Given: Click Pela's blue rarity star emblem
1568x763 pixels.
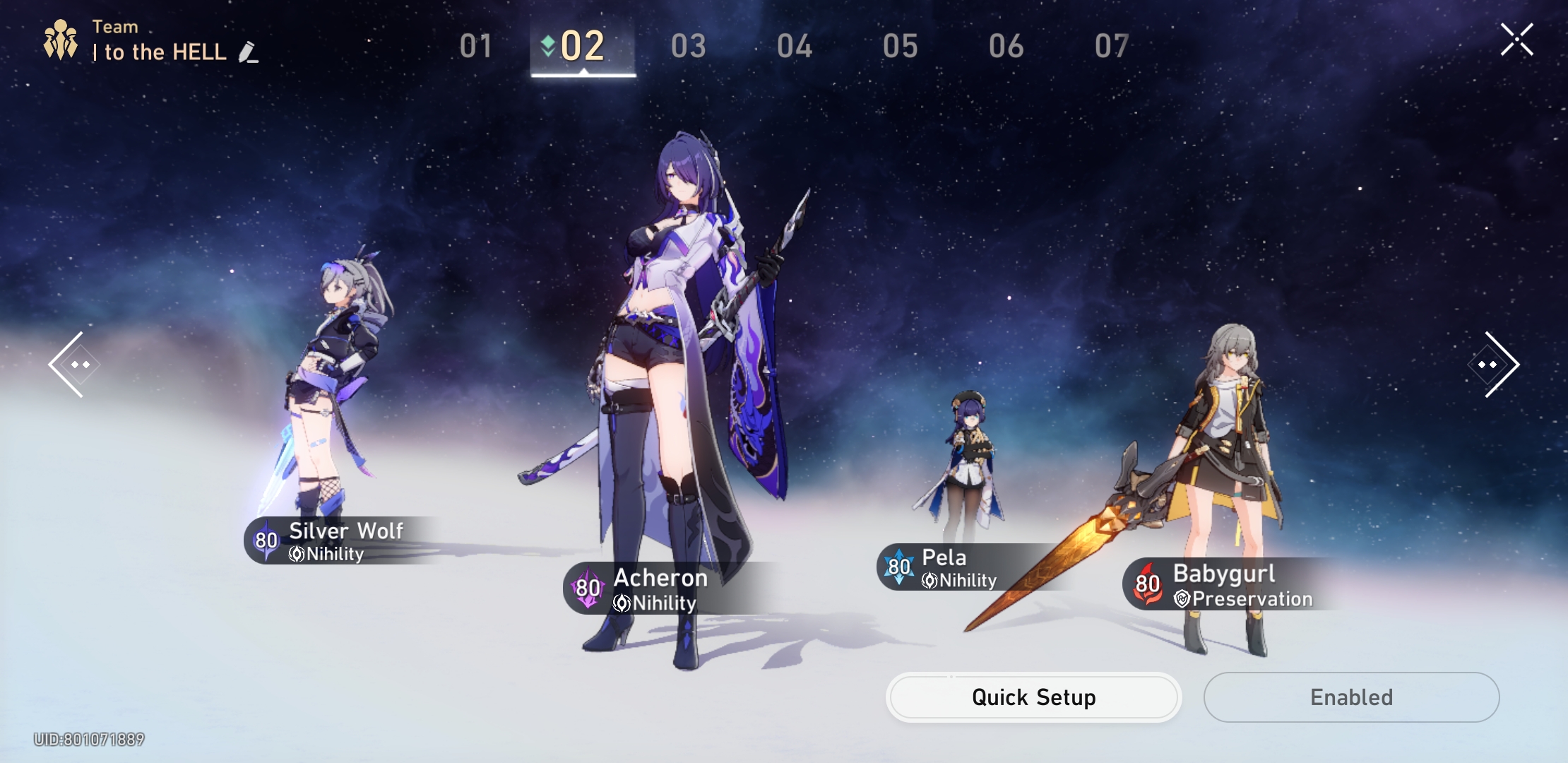Looking at the screenshot, I should (x=898, y=567).
